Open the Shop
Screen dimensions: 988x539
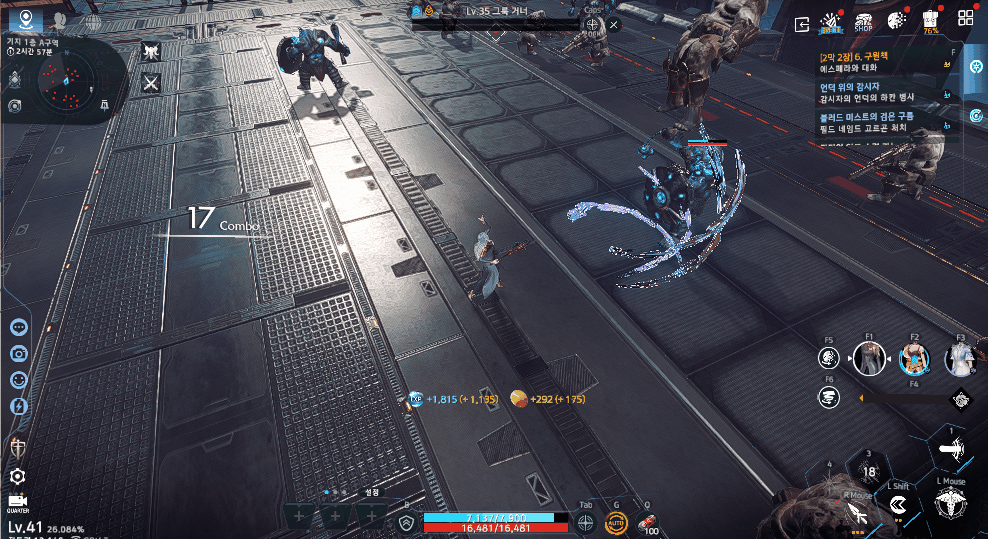[x=862, y=22]
